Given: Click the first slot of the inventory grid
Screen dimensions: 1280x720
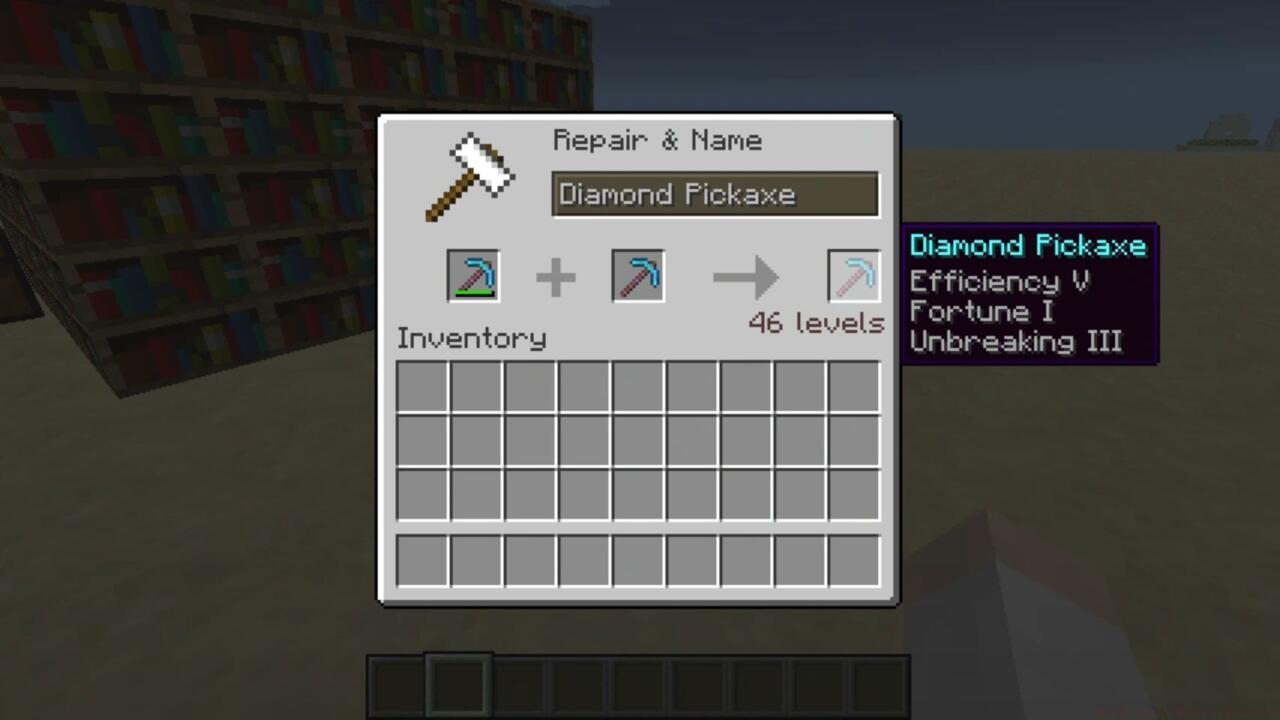Looking at the screenshot, I should click(421, 387).
